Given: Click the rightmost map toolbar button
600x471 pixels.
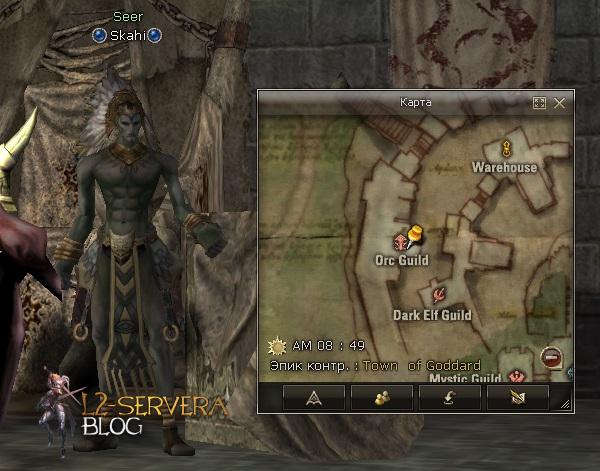Looking at the screenshot, I should tap(517, 398).
